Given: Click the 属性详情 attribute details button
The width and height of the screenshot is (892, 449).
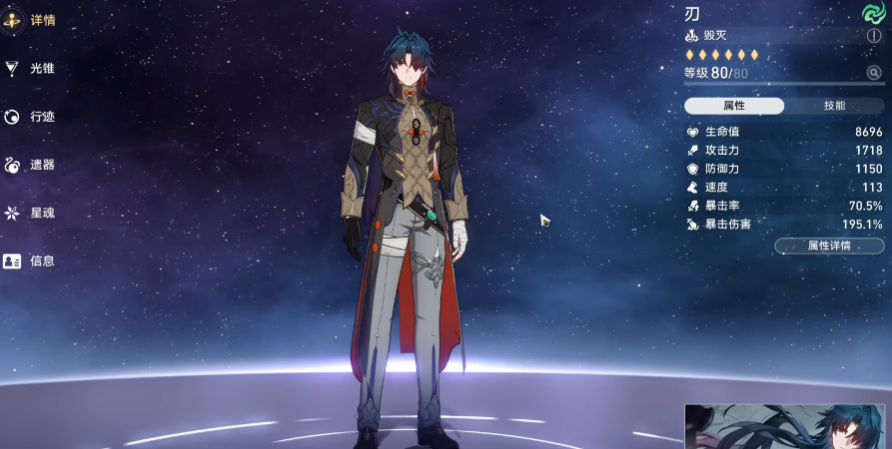Looking at the screenshot, I should click(829, 246).
